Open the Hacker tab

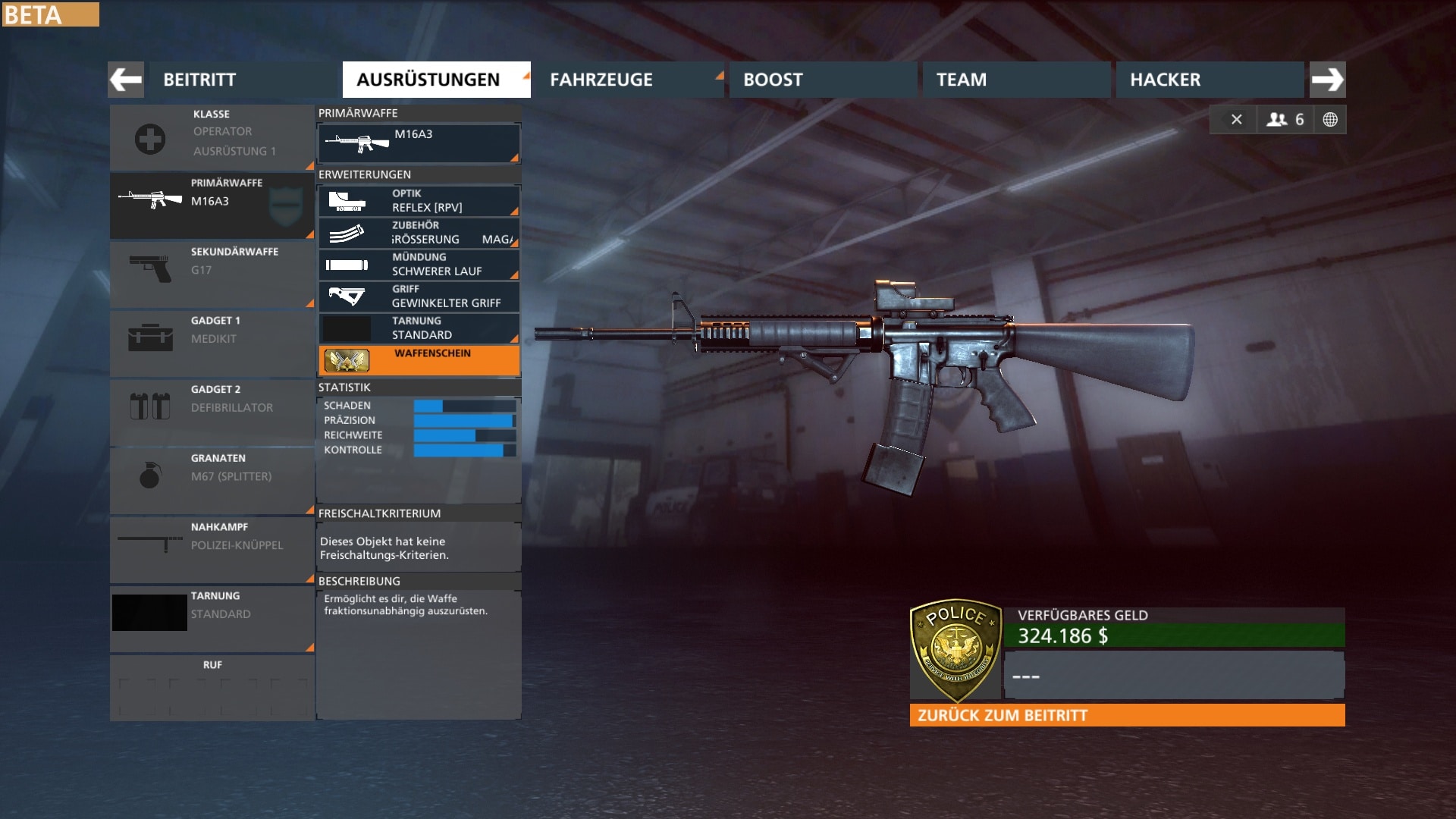coord(1209,80)
